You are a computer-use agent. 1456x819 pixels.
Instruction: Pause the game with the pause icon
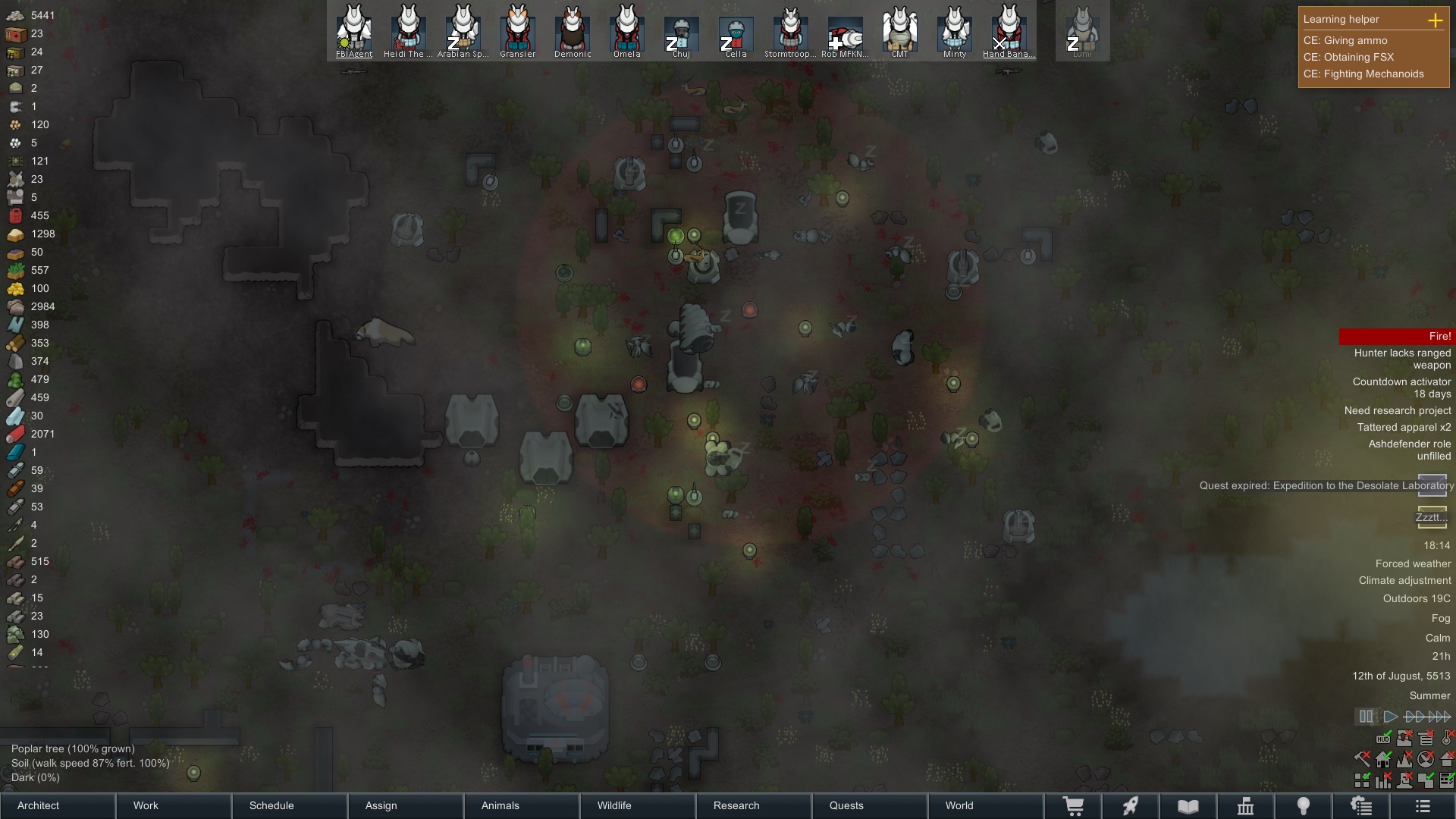[1366, 717]
